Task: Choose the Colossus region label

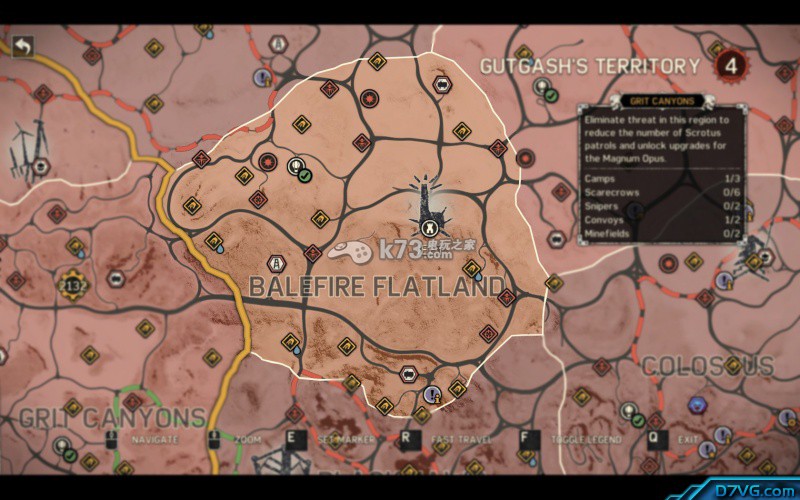Action: 707,365
